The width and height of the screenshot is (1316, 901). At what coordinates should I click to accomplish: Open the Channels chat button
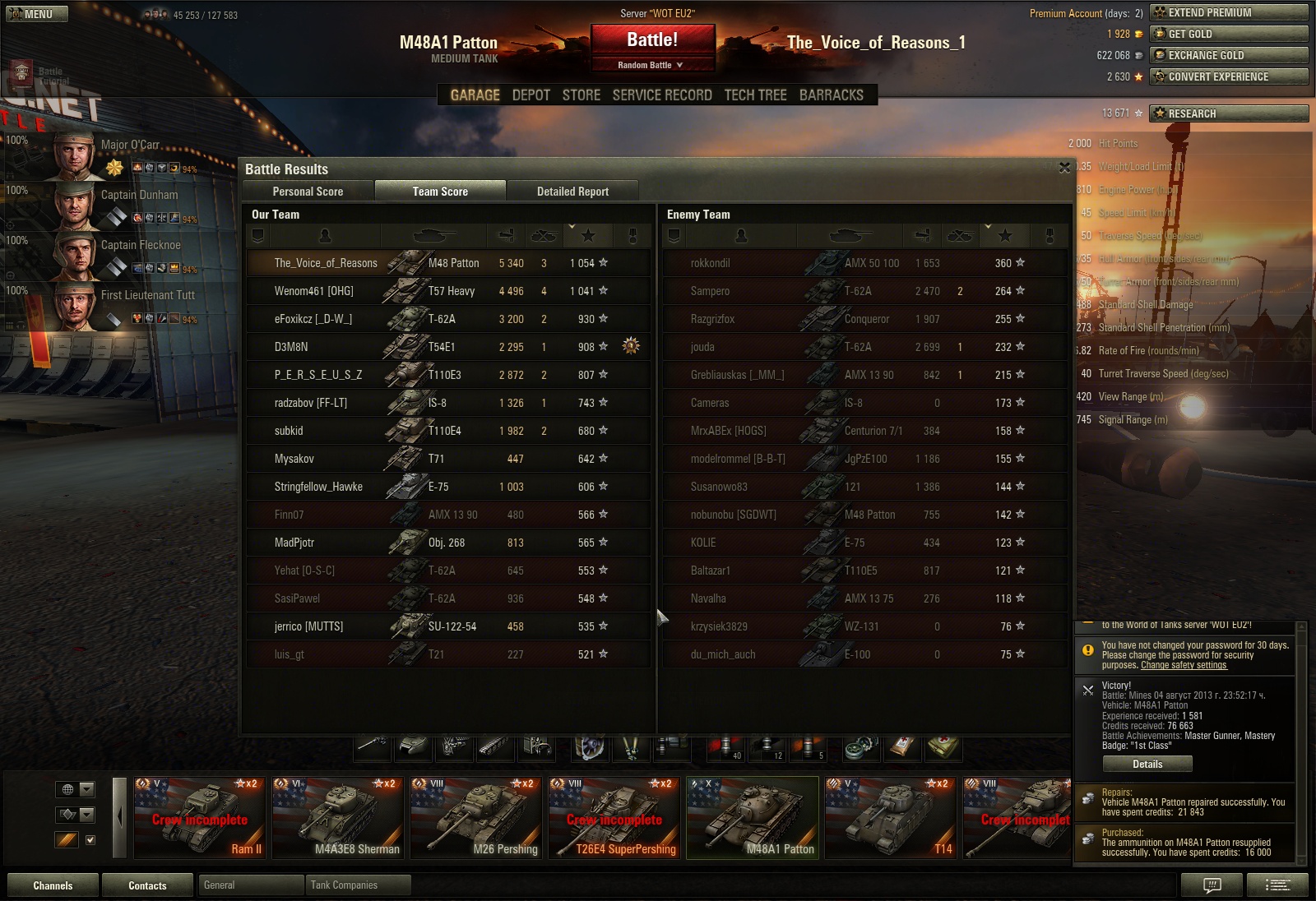[53, 885]
